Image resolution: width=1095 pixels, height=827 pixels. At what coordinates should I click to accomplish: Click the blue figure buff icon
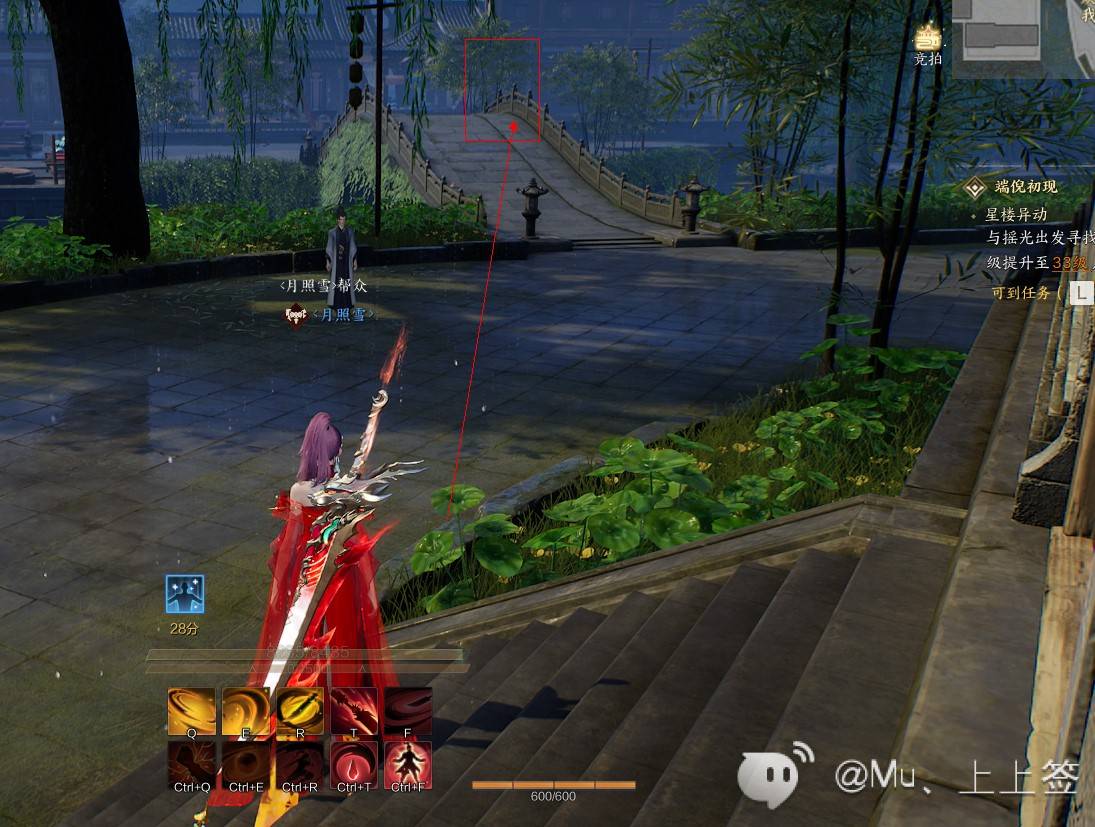[185, 594]
